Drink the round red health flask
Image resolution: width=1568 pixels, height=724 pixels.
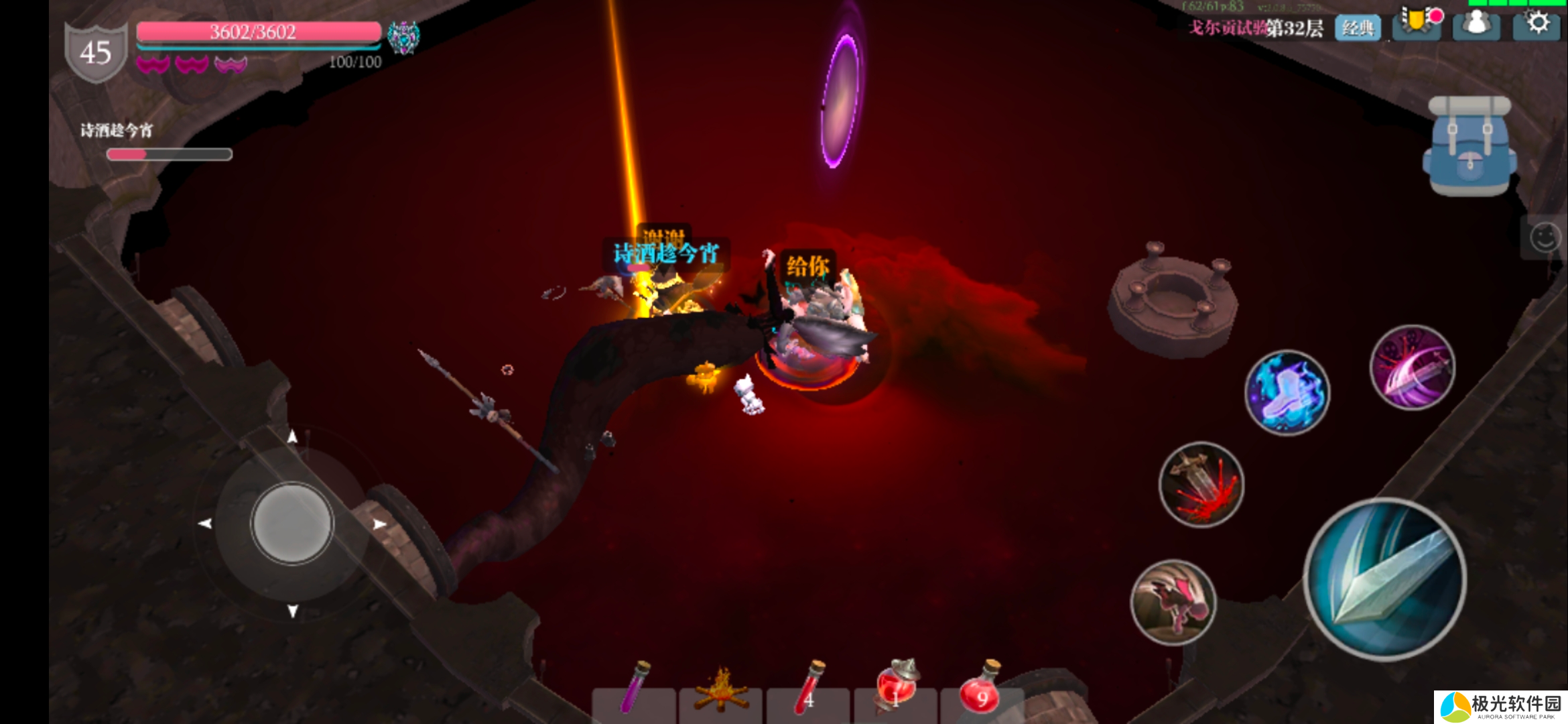point(981,690)
